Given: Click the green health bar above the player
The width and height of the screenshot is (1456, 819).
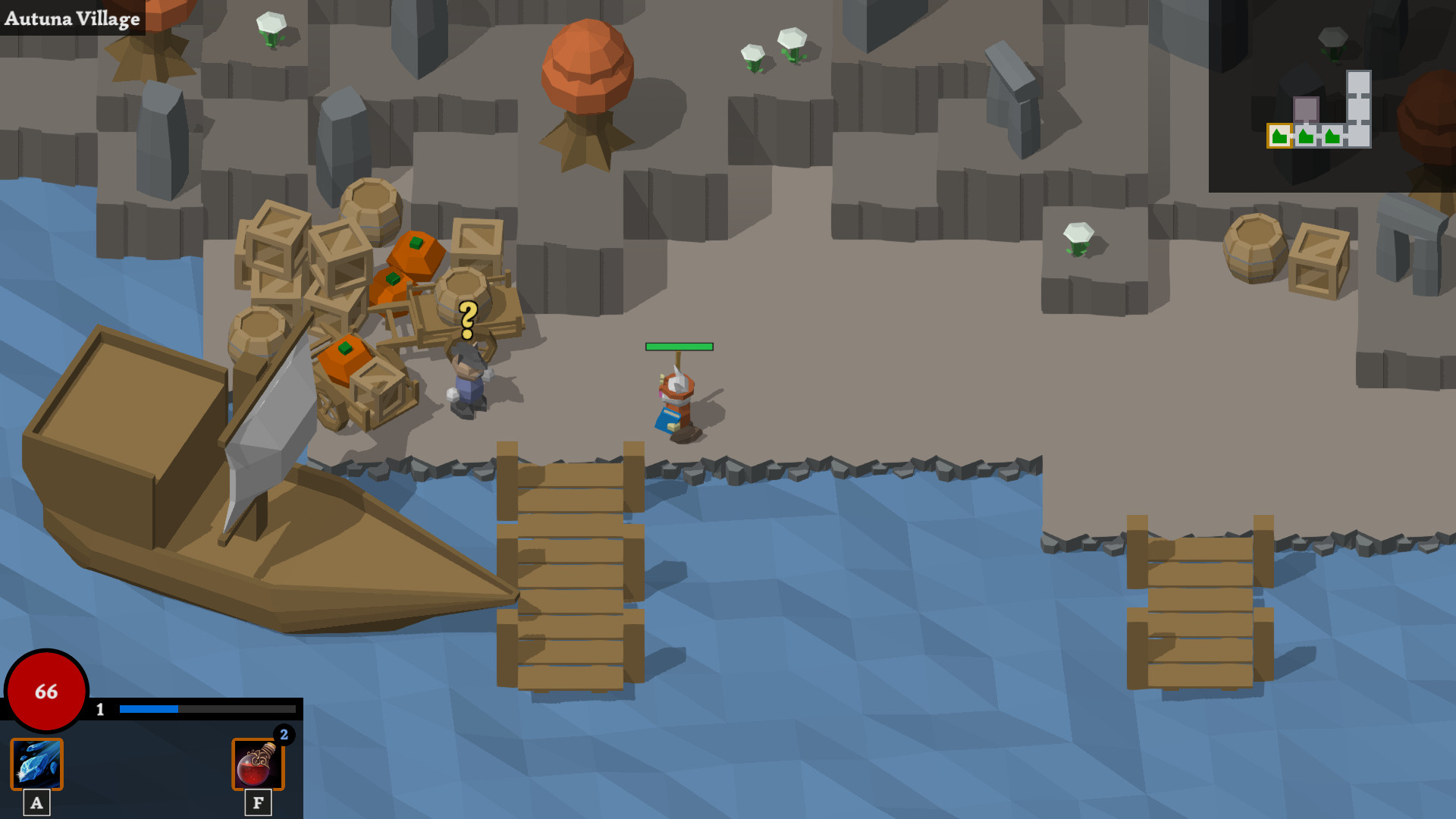Looking at the screenshot, I should (x=679, y=347).
